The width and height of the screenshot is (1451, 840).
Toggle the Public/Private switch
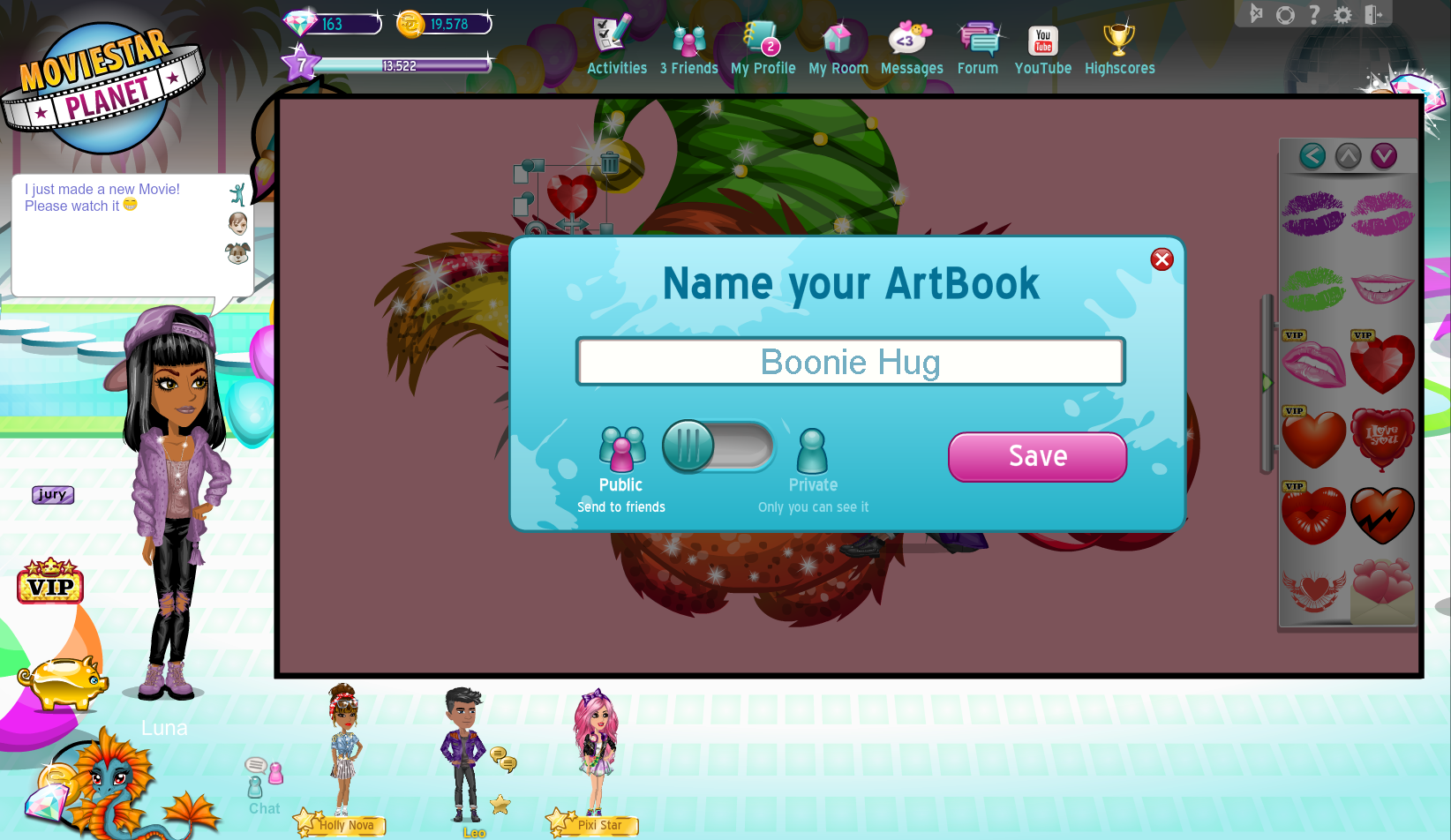(718, 446)
